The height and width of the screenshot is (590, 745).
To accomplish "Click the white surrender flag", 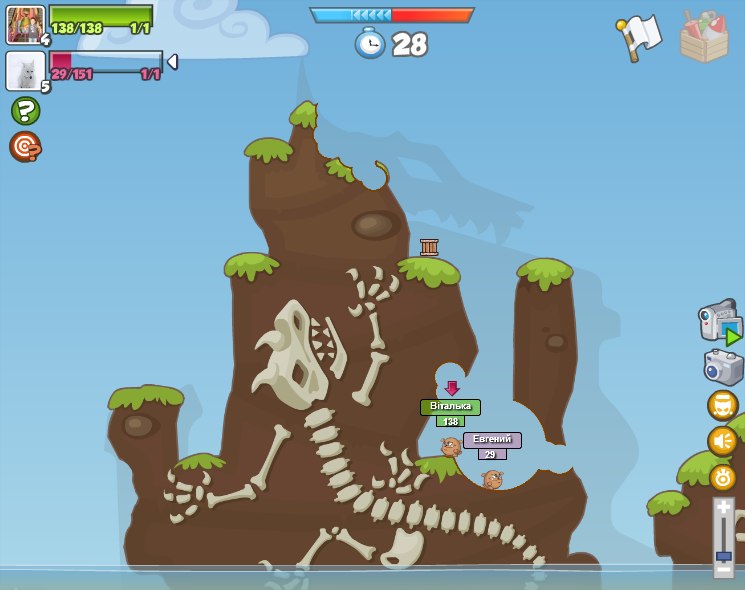I will coord(638,37).
